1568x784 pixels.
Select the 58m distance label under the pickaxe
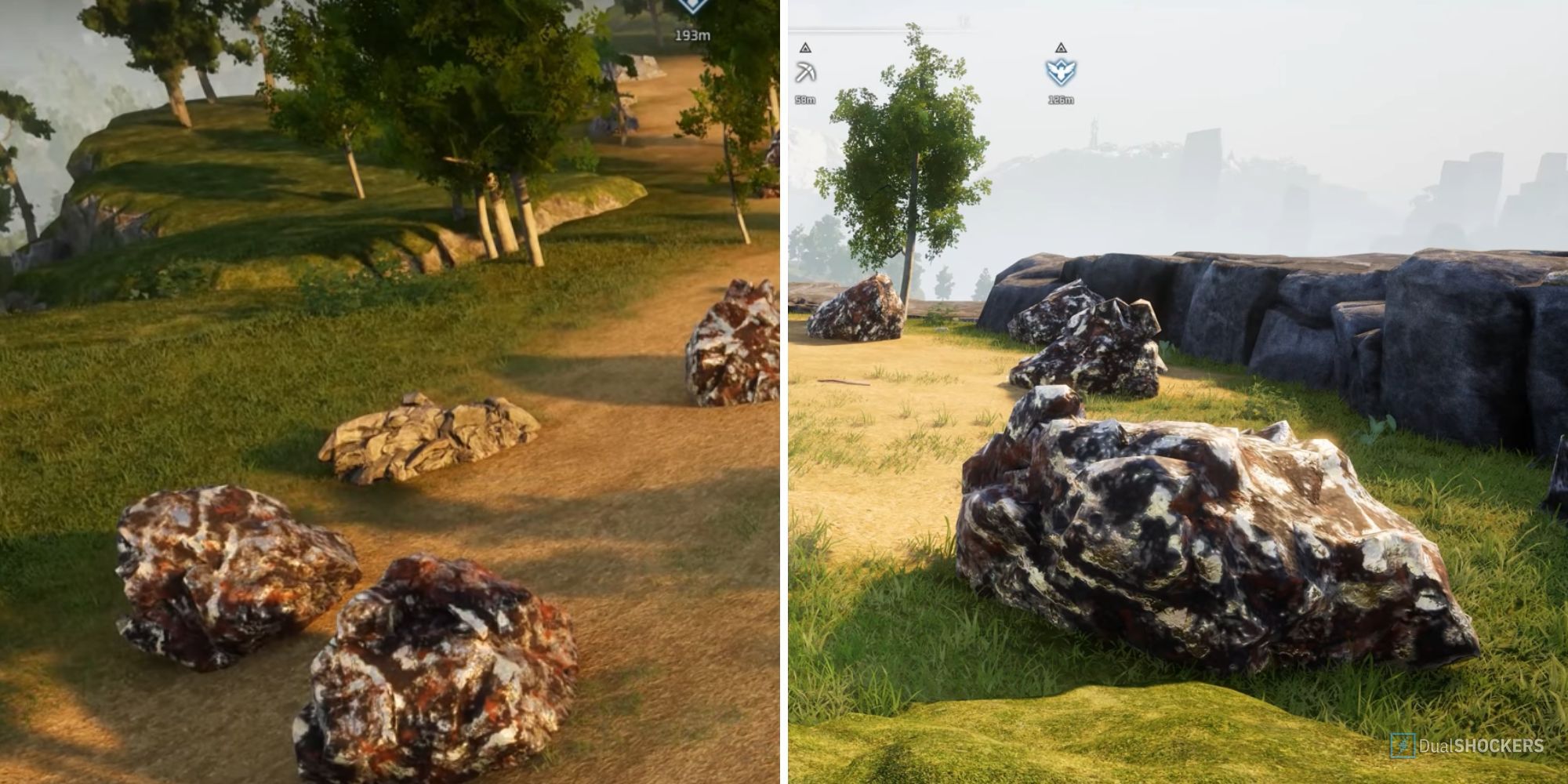[805, 100]
